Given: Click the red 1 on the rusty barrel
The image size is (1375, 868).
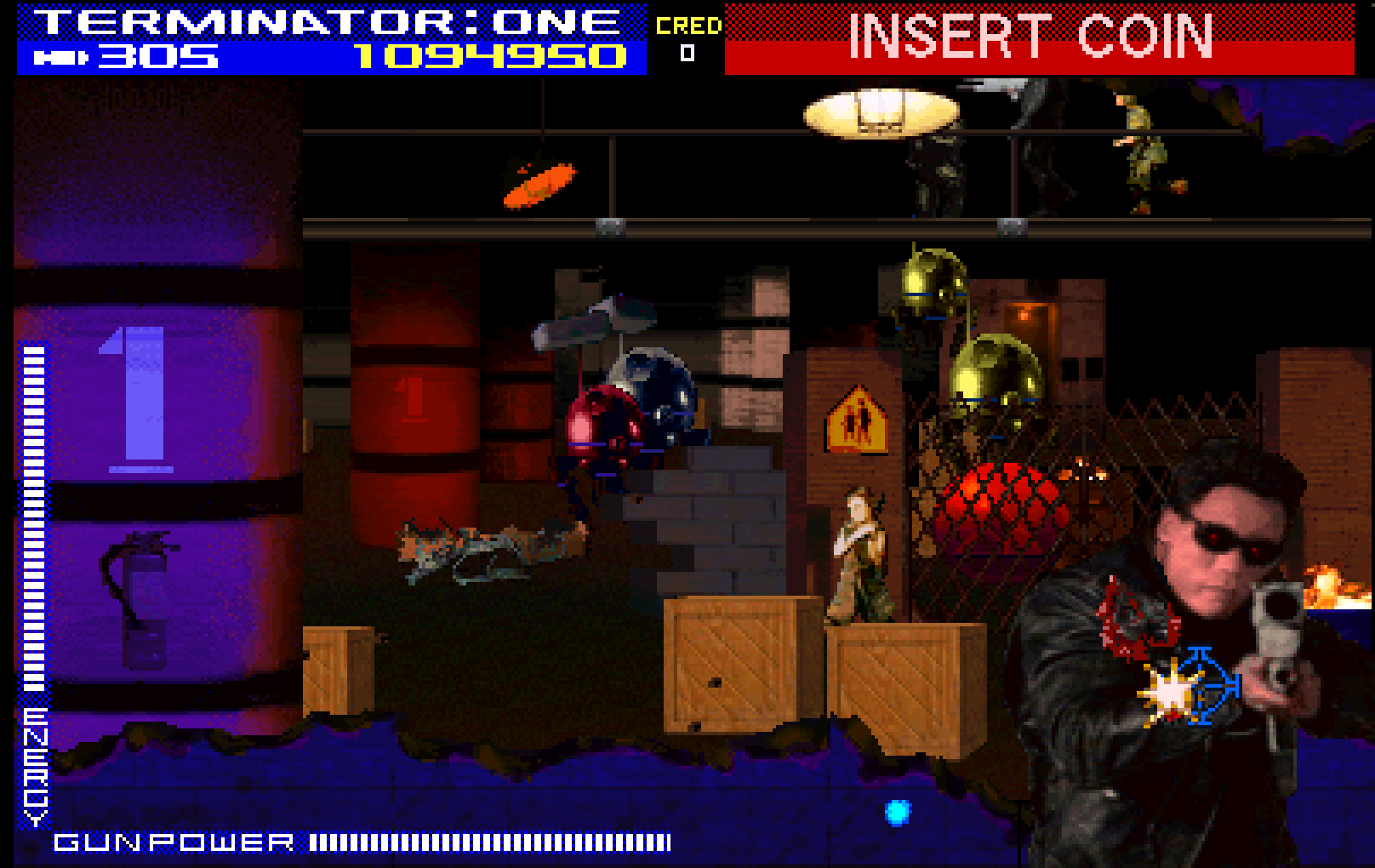Looking at the screenshot, I should tap(414, 400).
